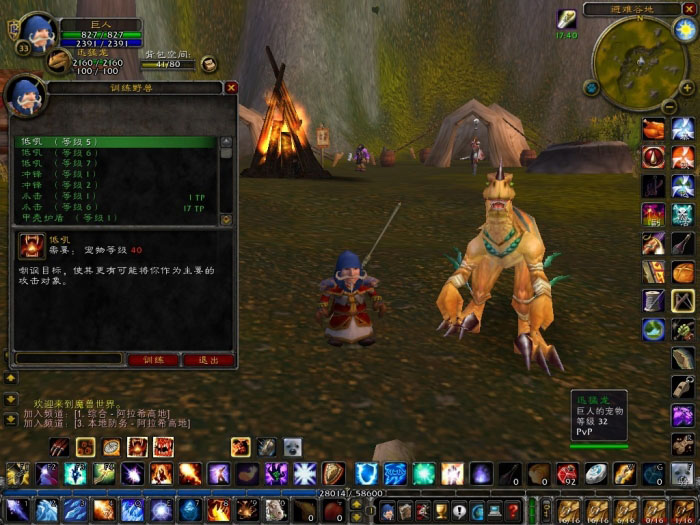Viewport: 700px width, 525px height.
Task: Click the skill list's scroll-down arrow
Action: pyautogui.click(x=226, y=219)
